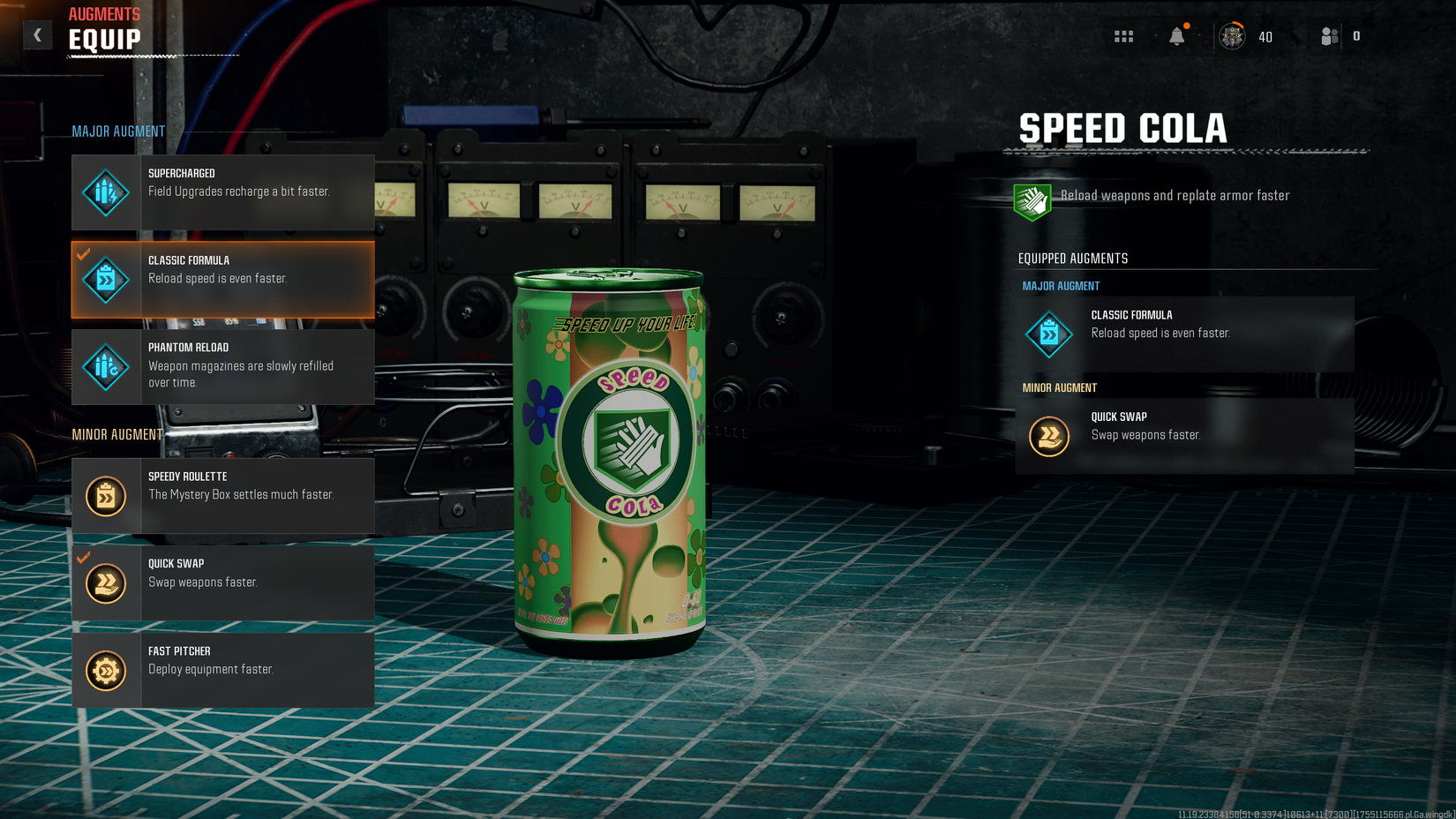Click the Fast Pitcher gear icon
The width and height of the screenshot is (1456, 819).
pos(105,669)
